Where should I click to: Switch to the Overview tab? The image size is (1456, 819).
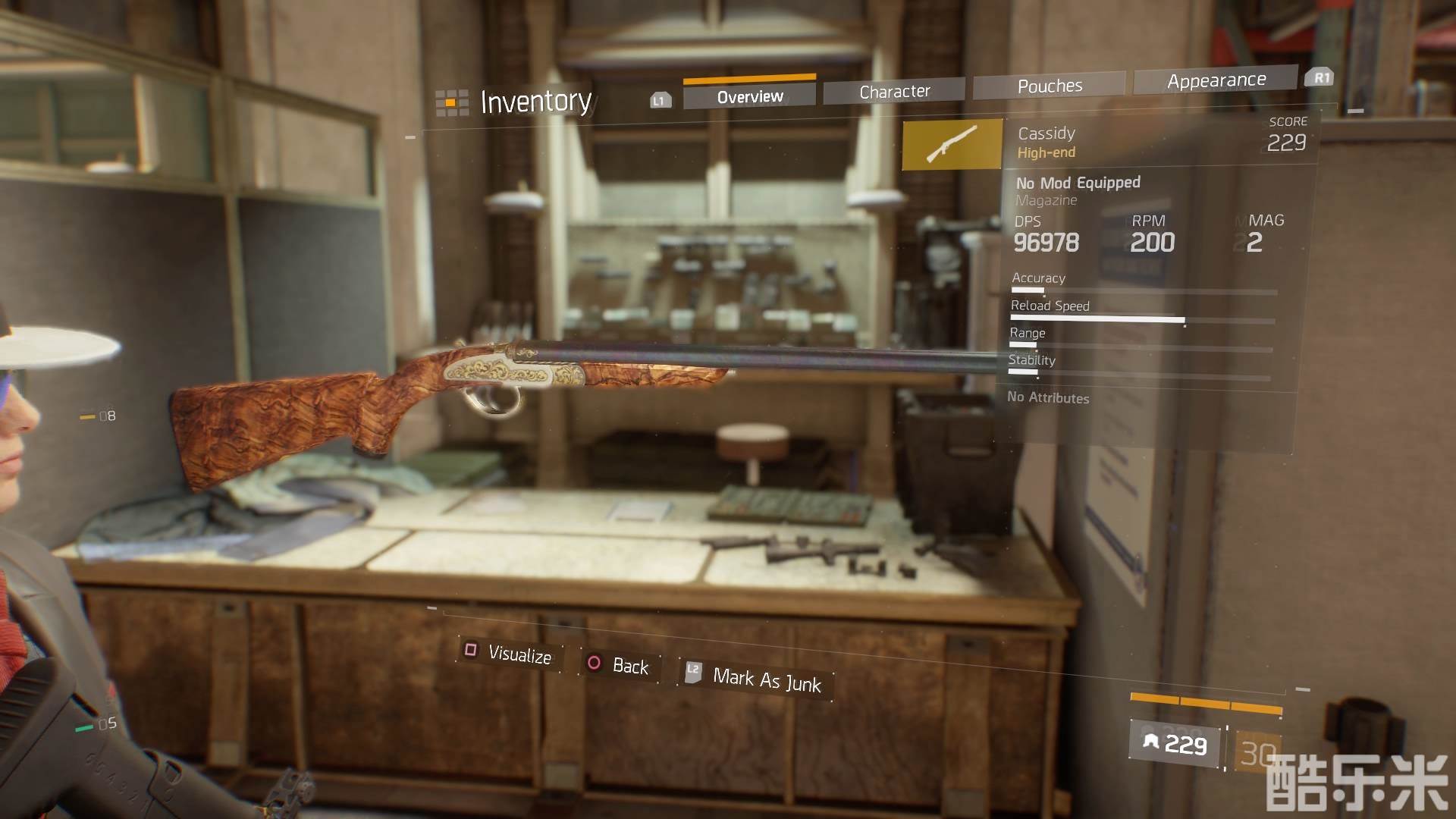click(749, 97)
